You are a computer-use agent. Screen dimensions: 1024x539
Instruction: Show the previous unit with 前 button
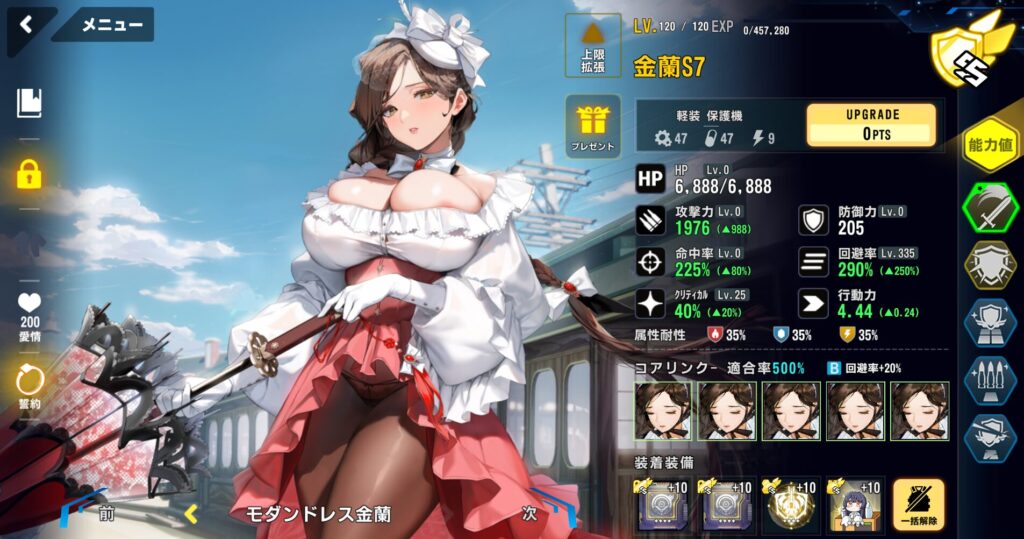point(105,515)
